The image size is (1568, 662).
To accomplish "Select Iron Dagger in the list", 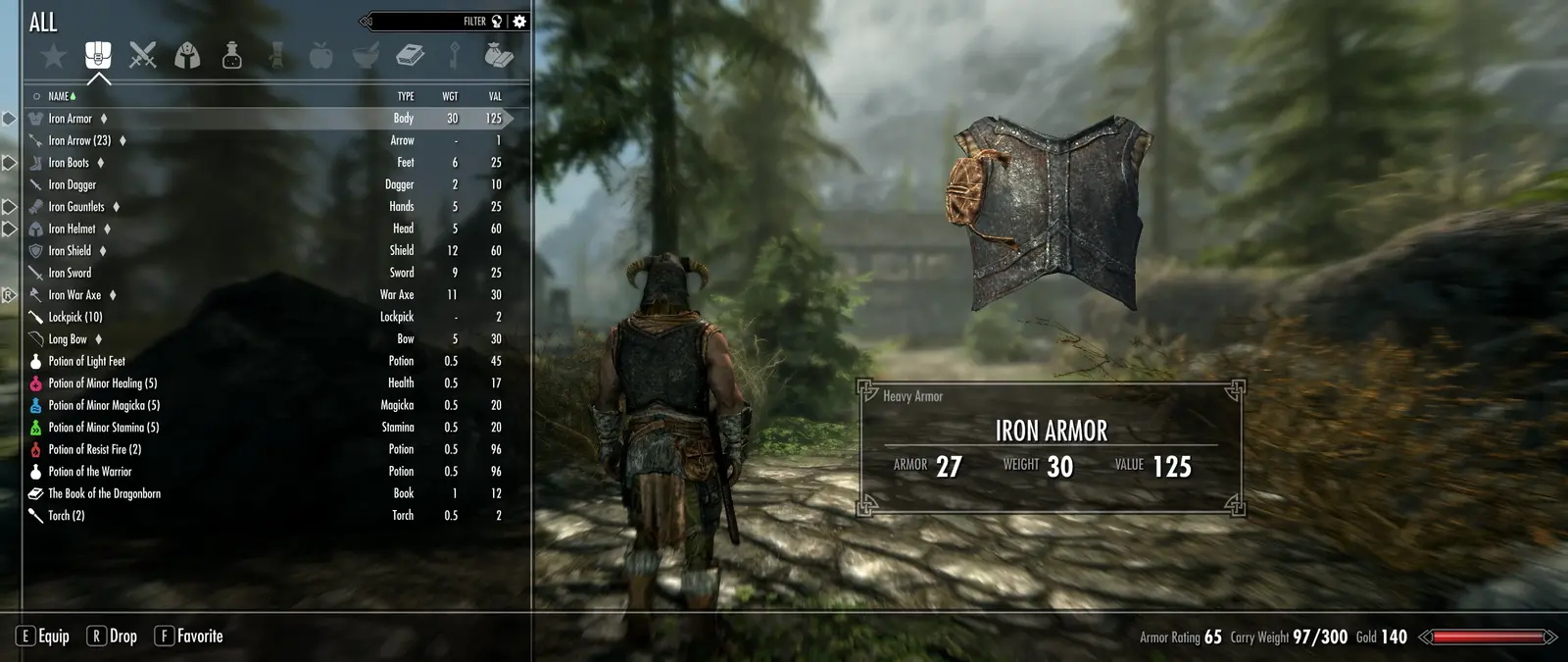I will [73, 184].
